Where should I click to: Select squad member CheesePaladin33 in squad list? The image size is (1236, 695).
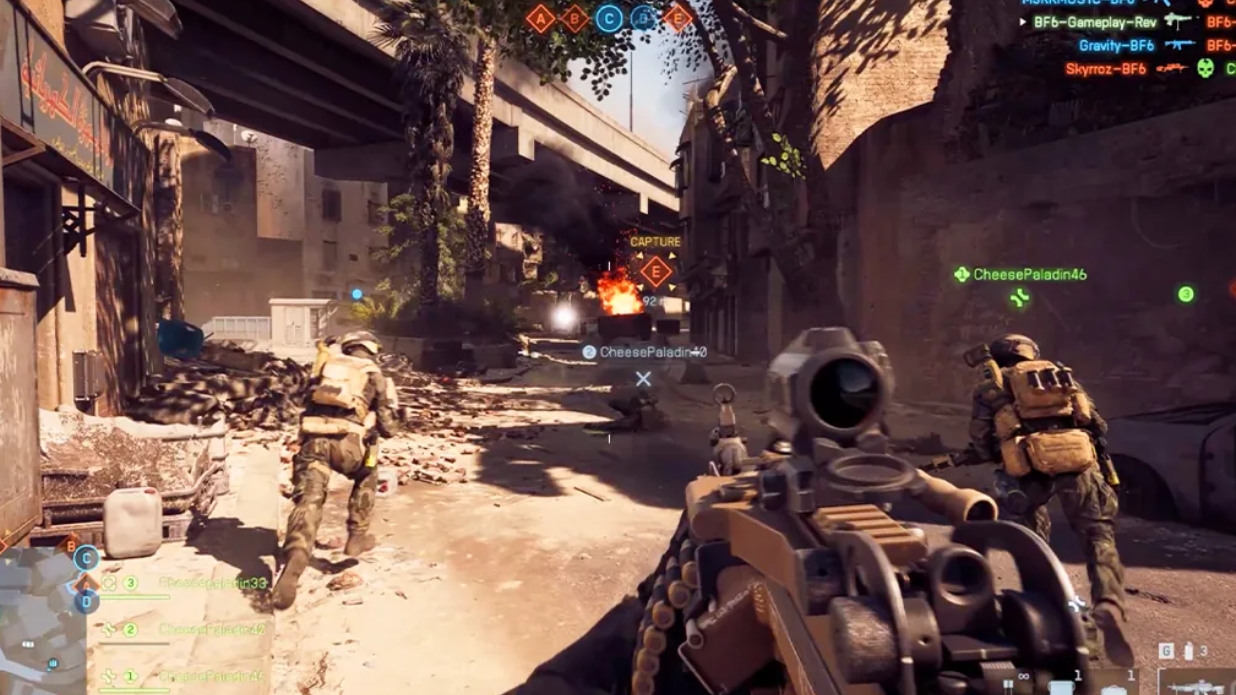click(212, 583)
